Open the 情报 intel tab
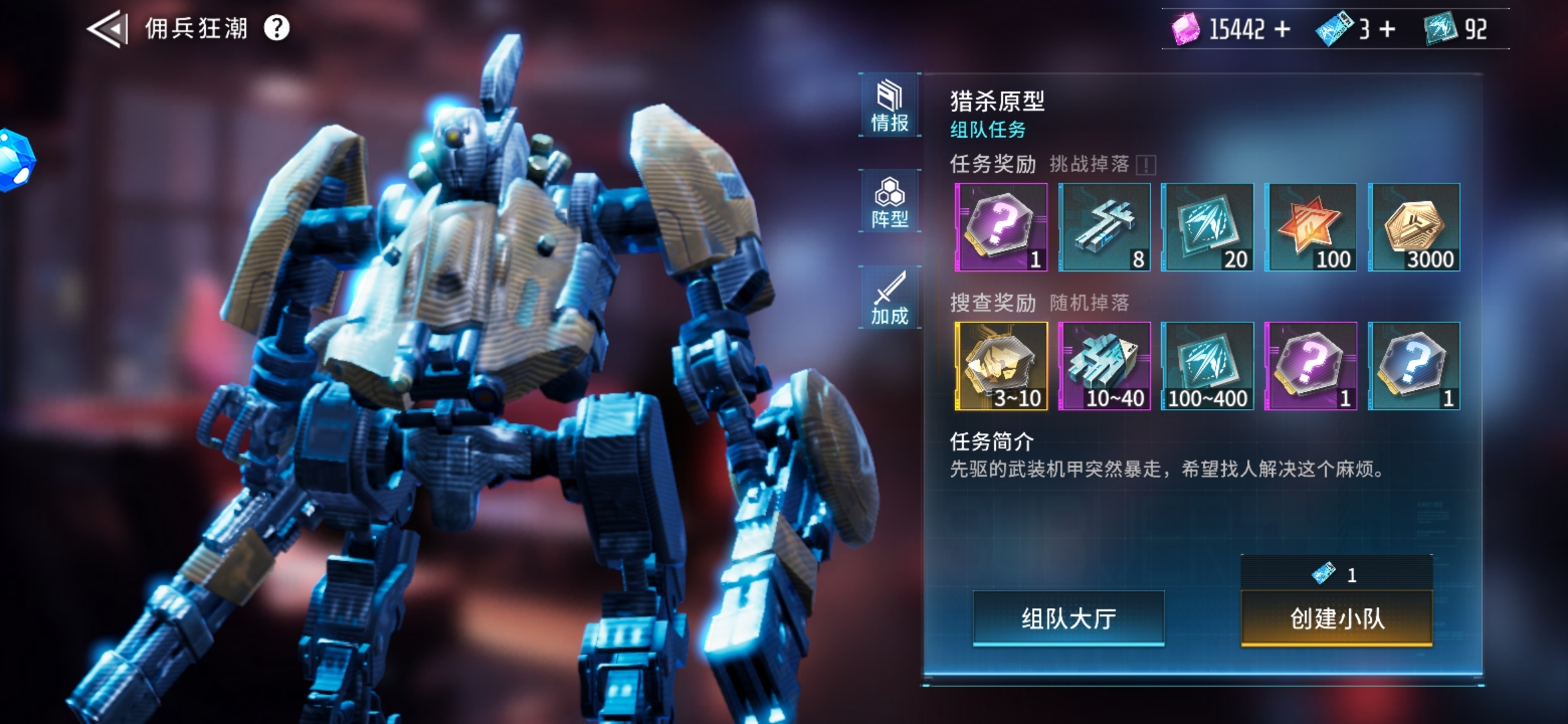 pyautogui.click(x=889, y=106)
